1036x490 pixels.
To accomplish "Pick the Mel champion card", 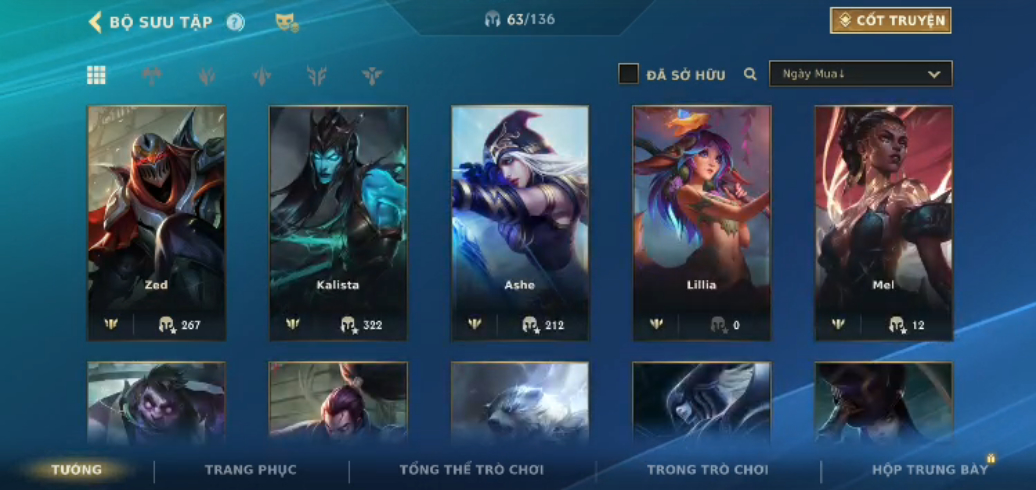I will click(x=883, y=222).
